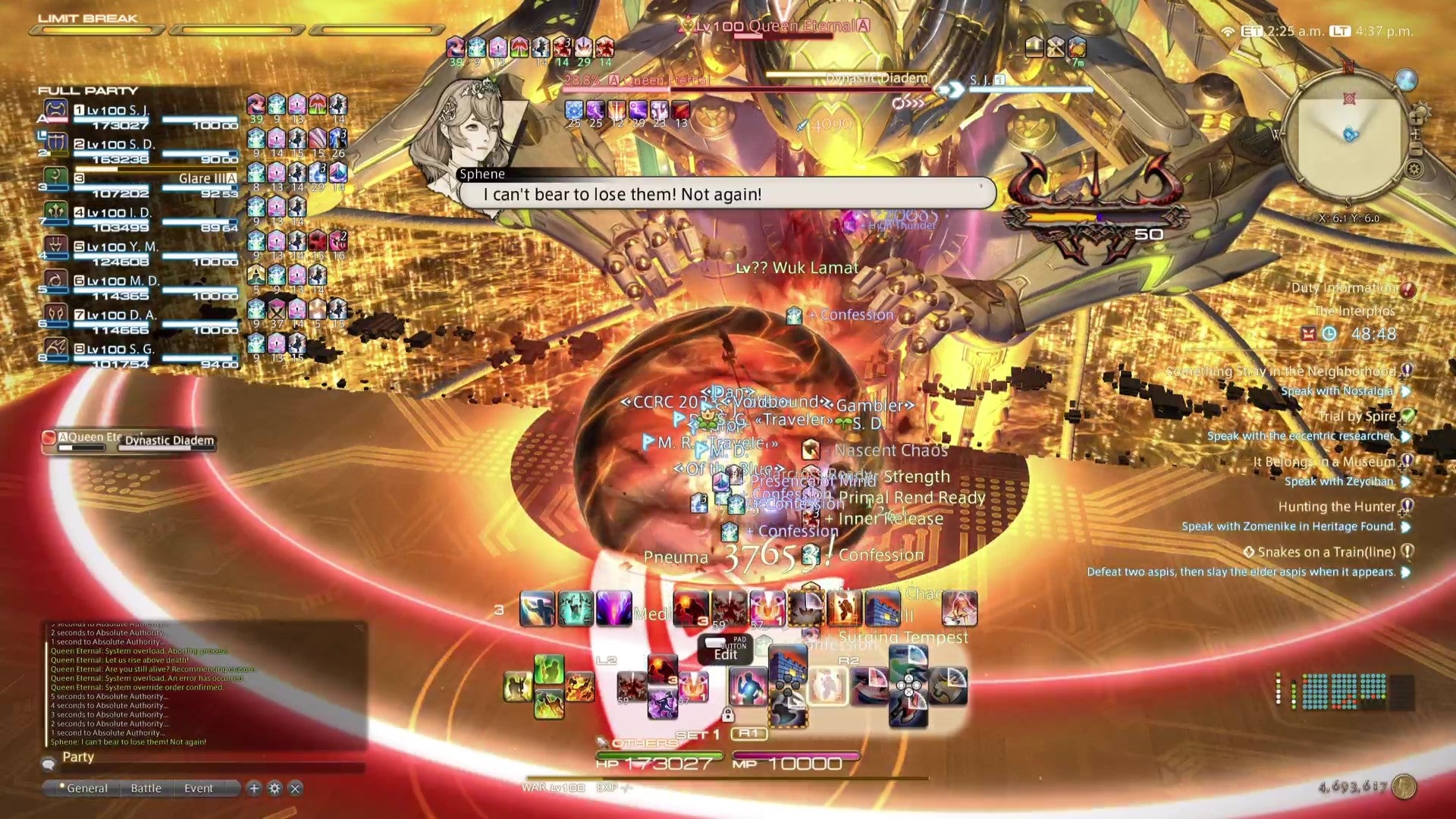This screenshot has height=819, width=1456.
Task: Switch to the Battle chat tab
Action: [x=146, y=789]
